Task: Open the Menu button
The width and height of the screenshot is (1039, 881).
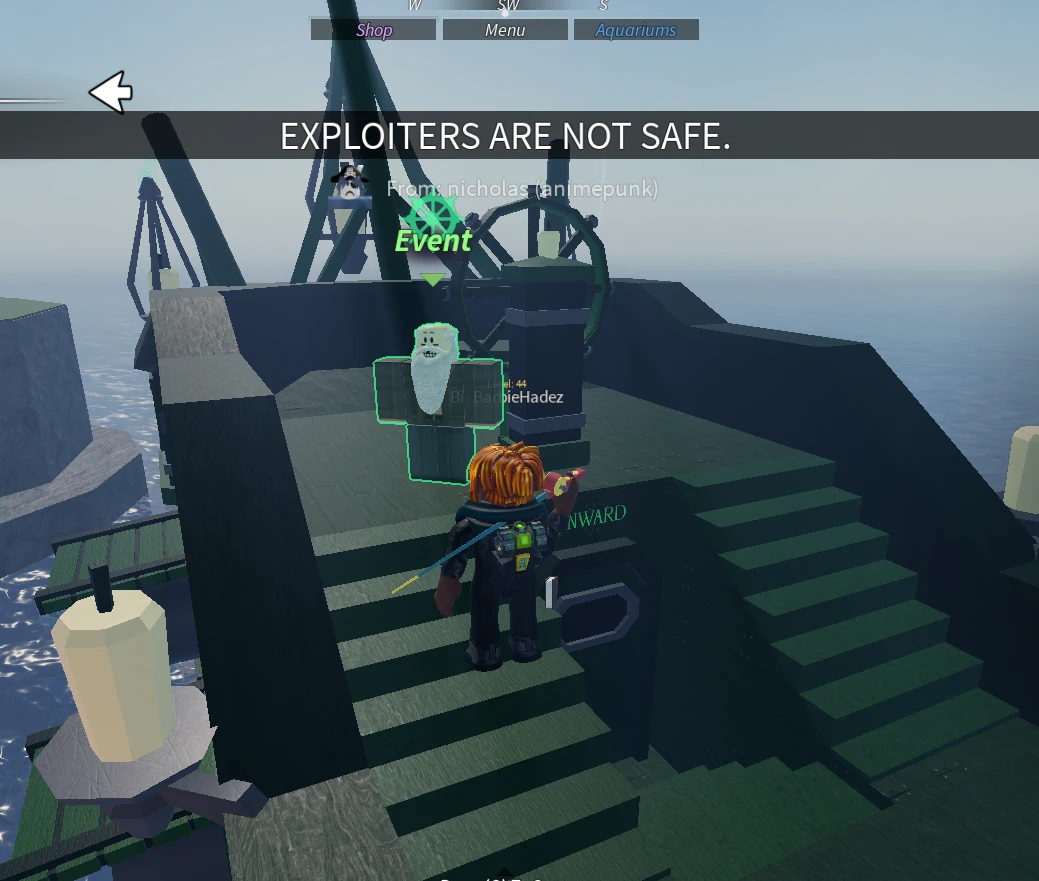Action: pos(505,30)
